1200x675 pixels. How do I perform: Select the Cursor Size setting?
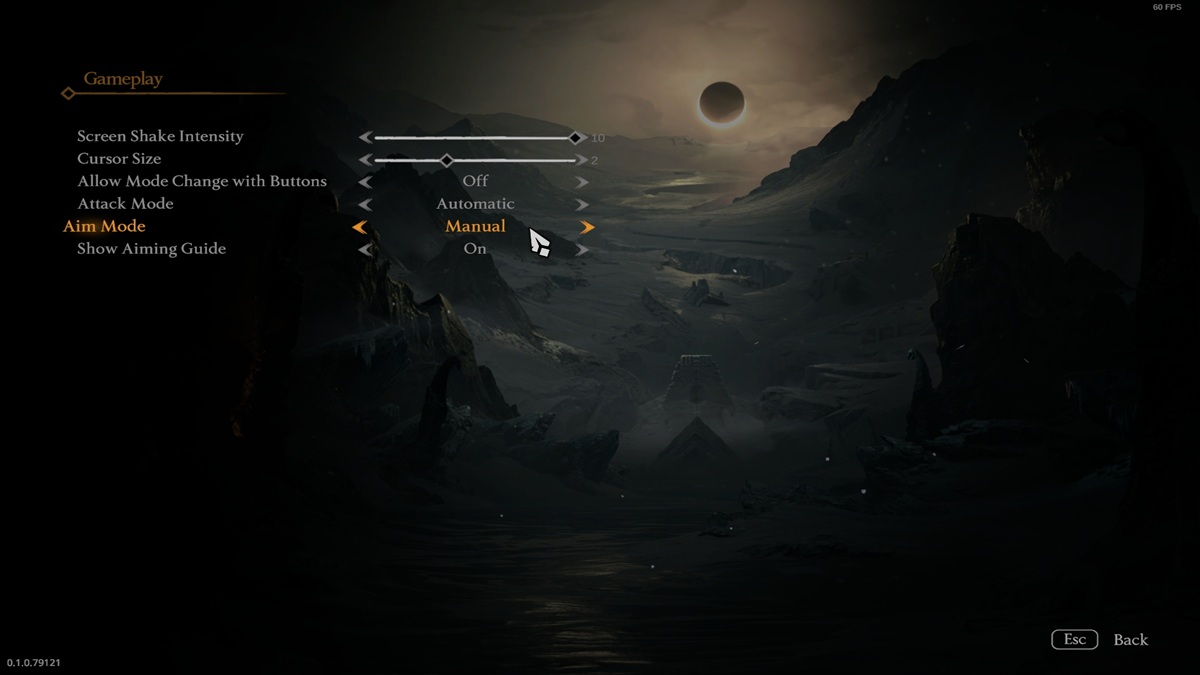click(x=119, y=159)
